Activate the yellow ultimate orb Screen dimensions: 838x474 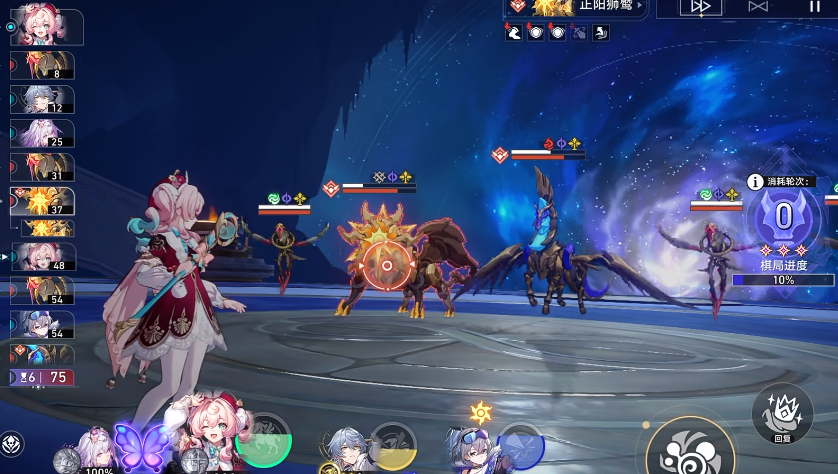pos(392,447)
